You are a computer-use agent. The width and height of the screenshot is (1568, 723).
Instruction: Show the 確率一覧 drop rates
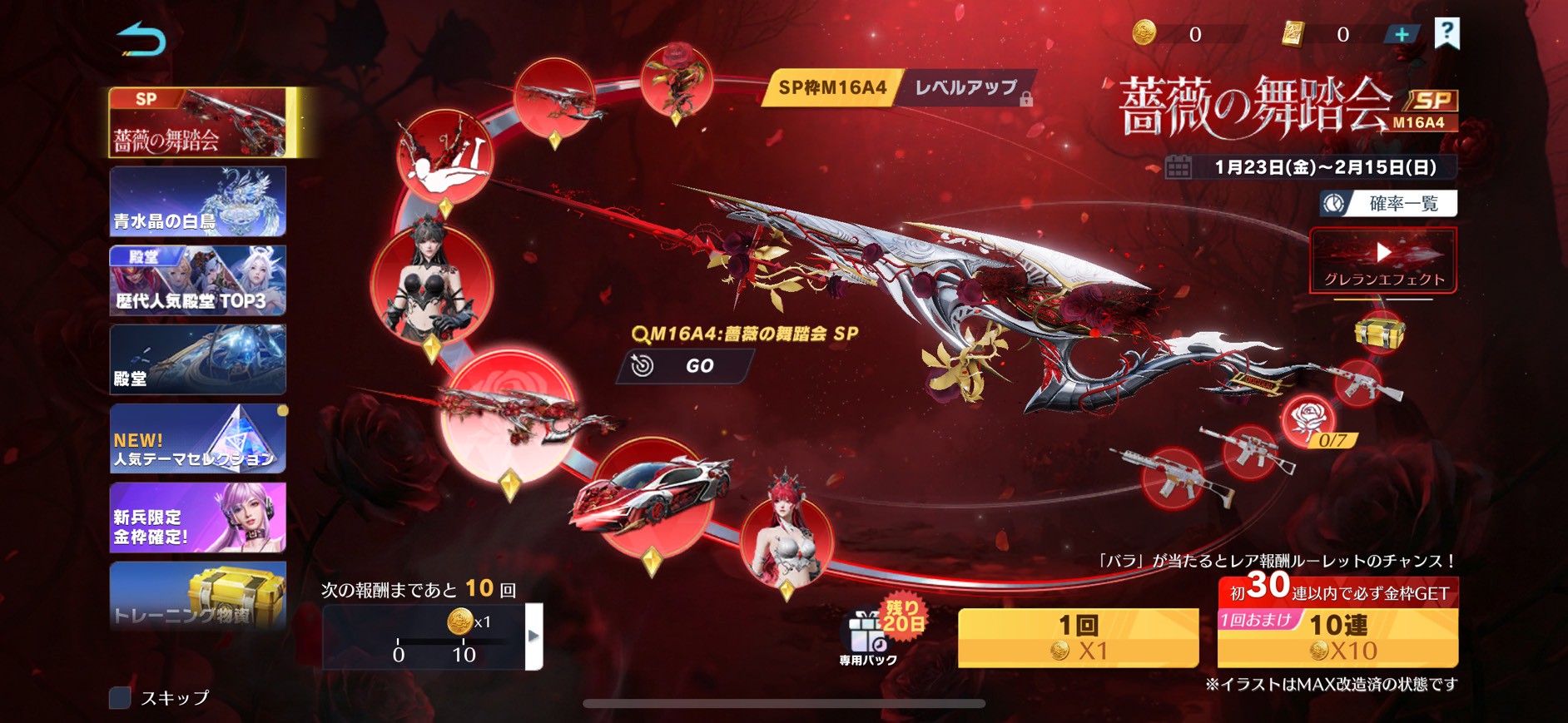[x=1388, y=204]
